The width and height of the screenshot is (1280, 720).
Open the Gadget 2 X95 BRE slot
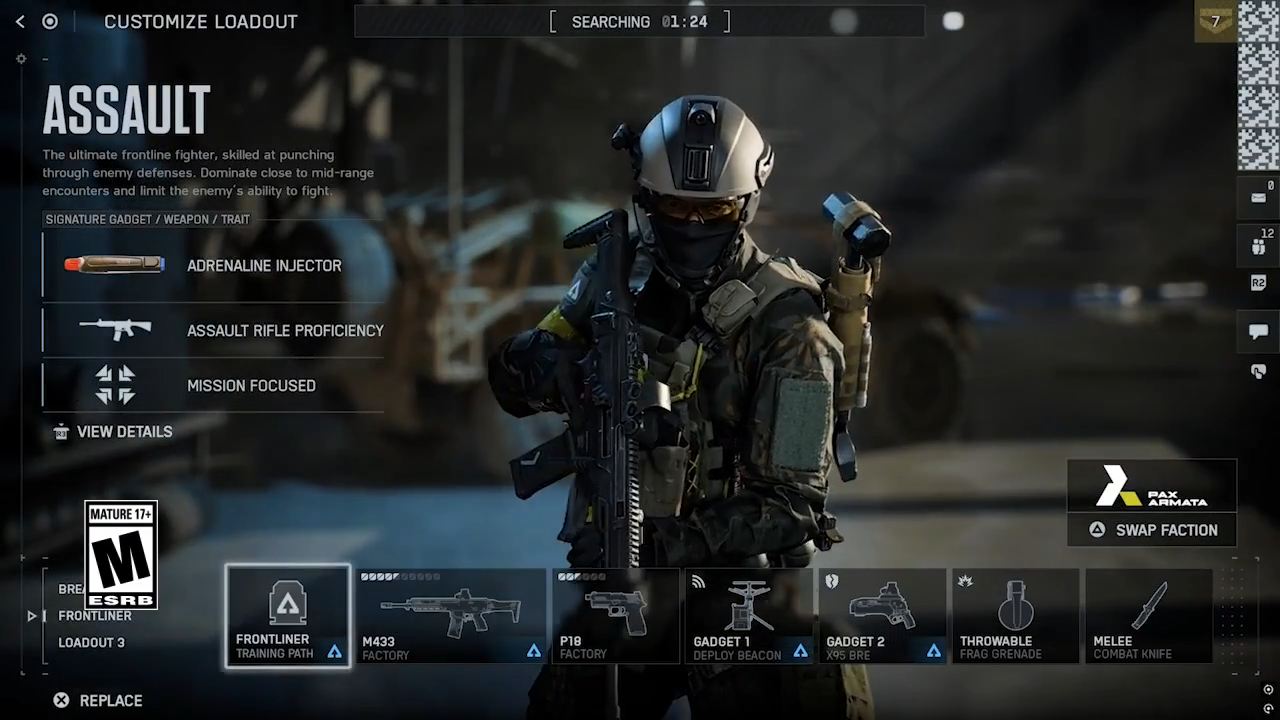882,616
